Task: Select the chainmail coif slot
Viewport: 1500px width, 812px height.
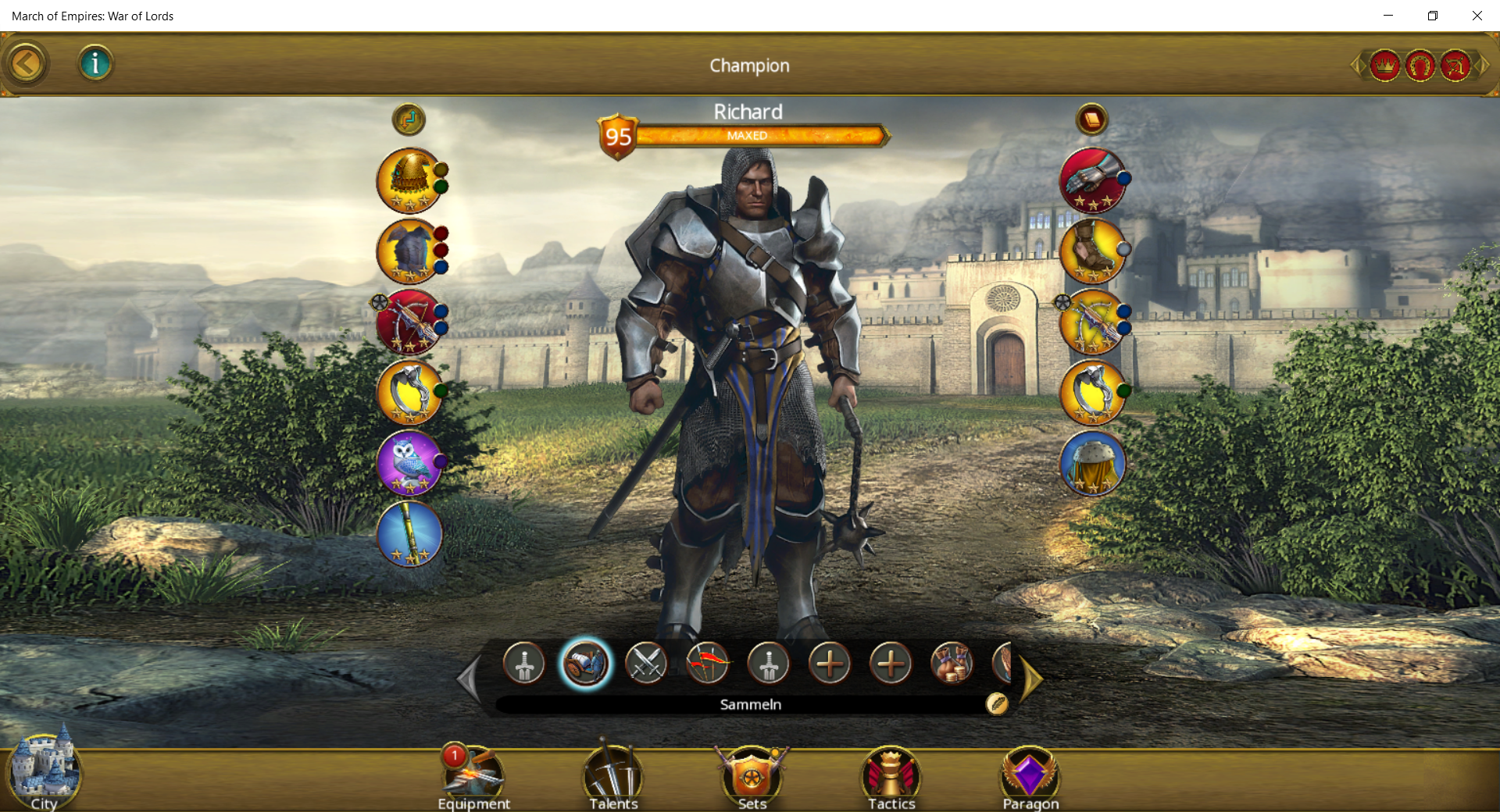Action: pyautogui.click(x=1092, y=463)
